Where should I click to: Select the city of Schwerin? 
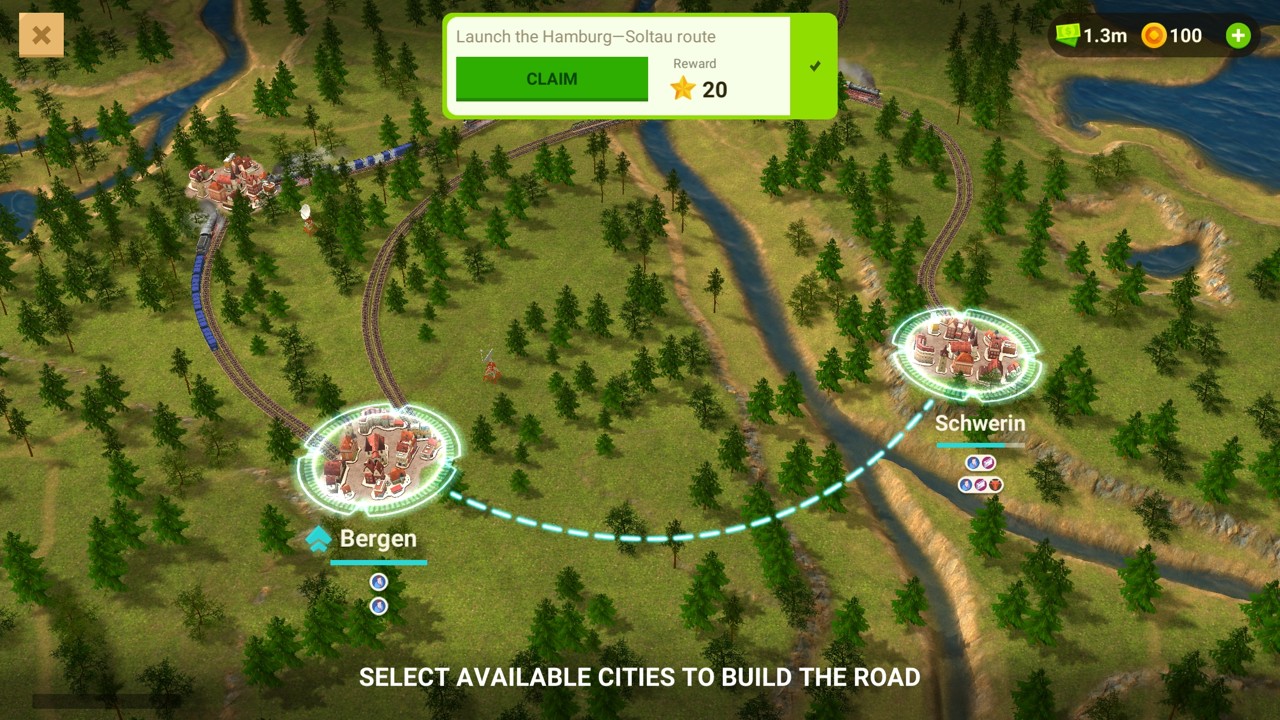(x=966, y=352)
